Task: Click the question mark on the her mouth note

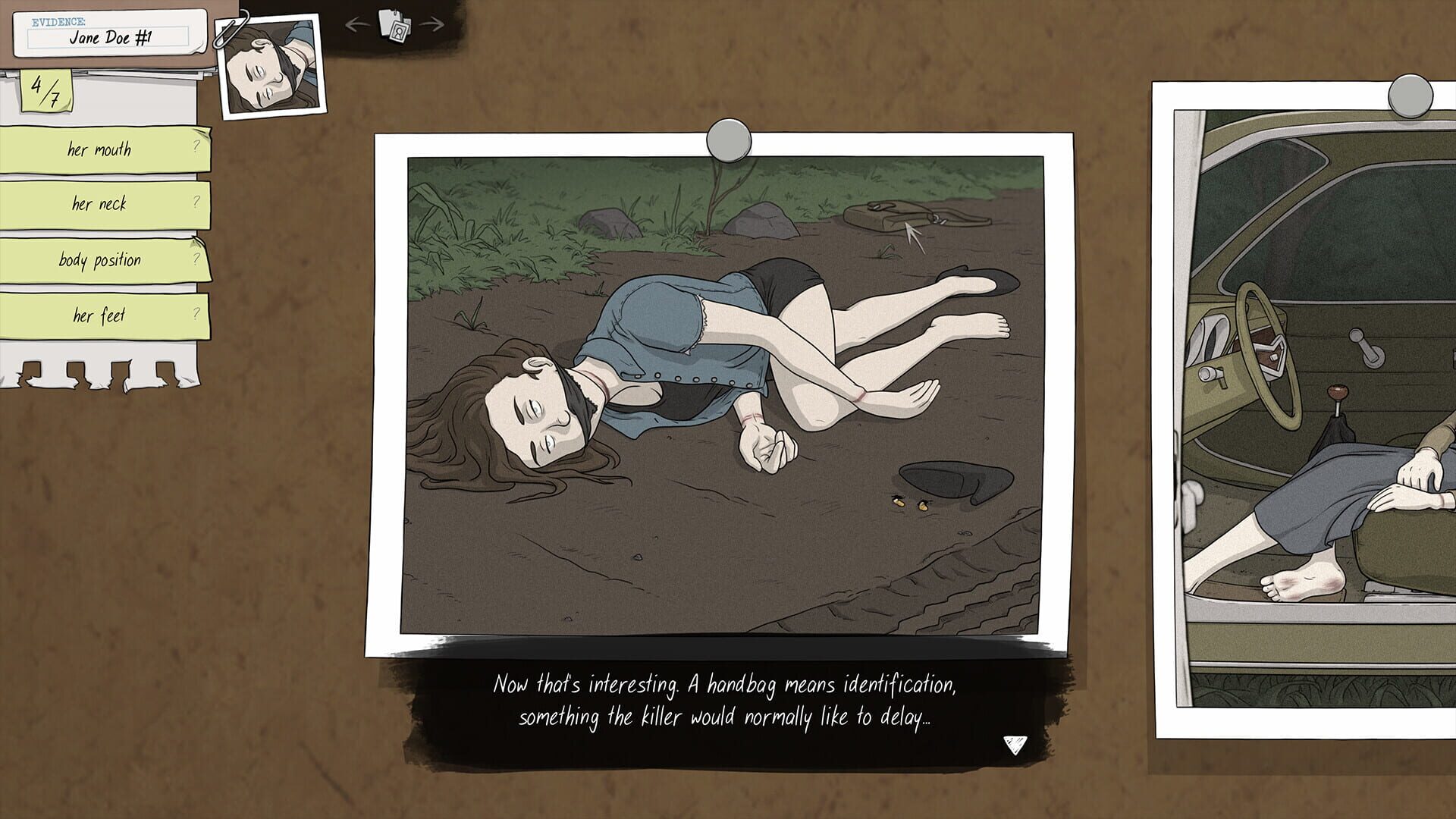Action: click(196, 149)
